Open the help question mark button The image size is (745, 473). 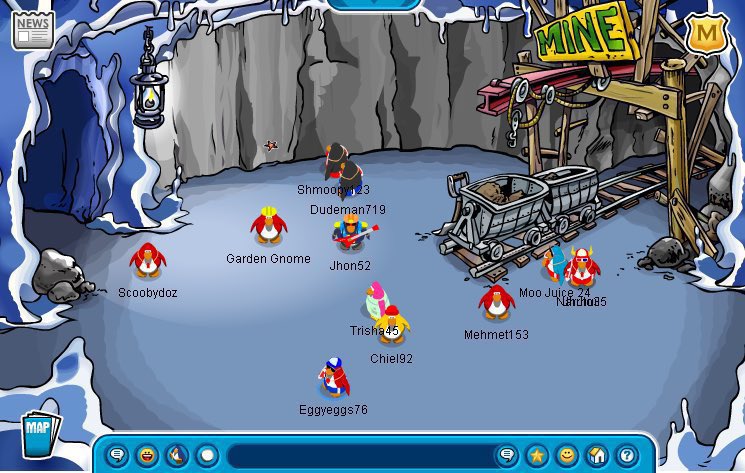tap(627, 456)
